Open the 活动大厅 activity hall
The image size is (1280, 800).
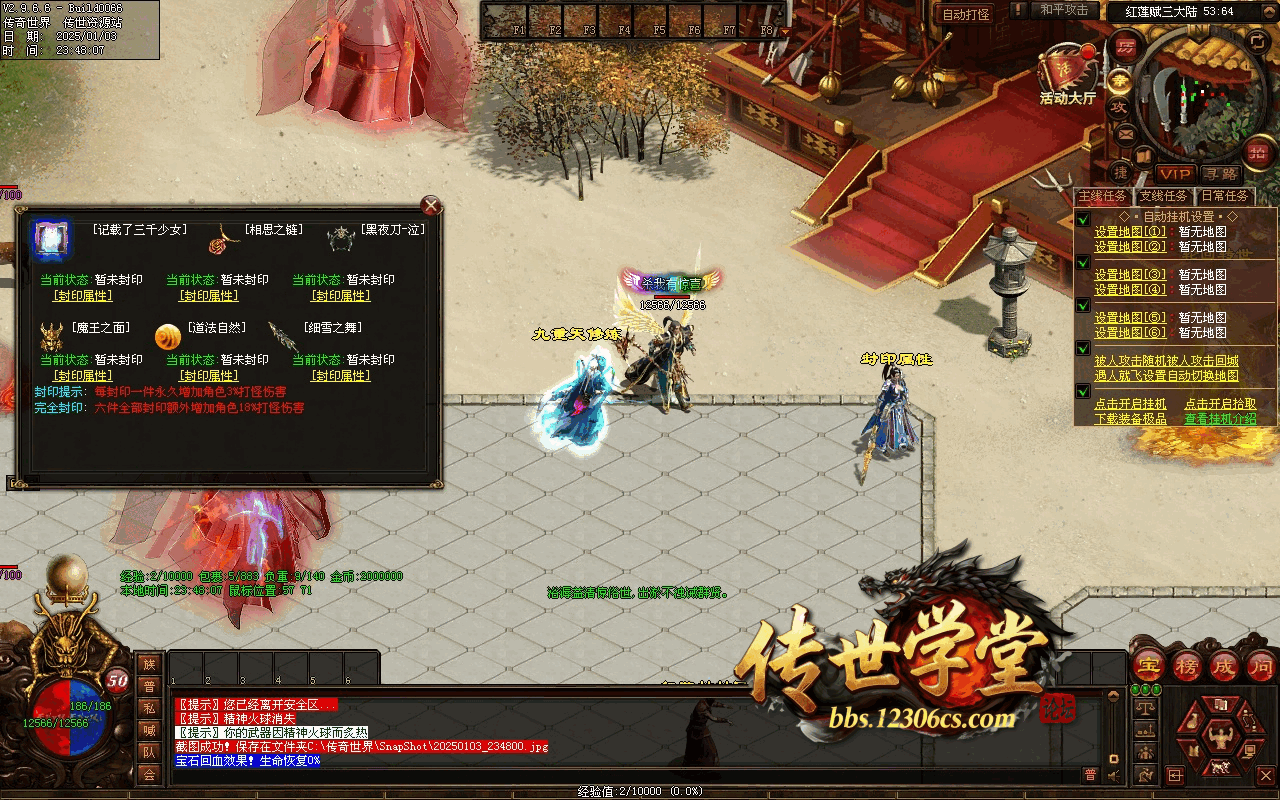pos(1066,74)
